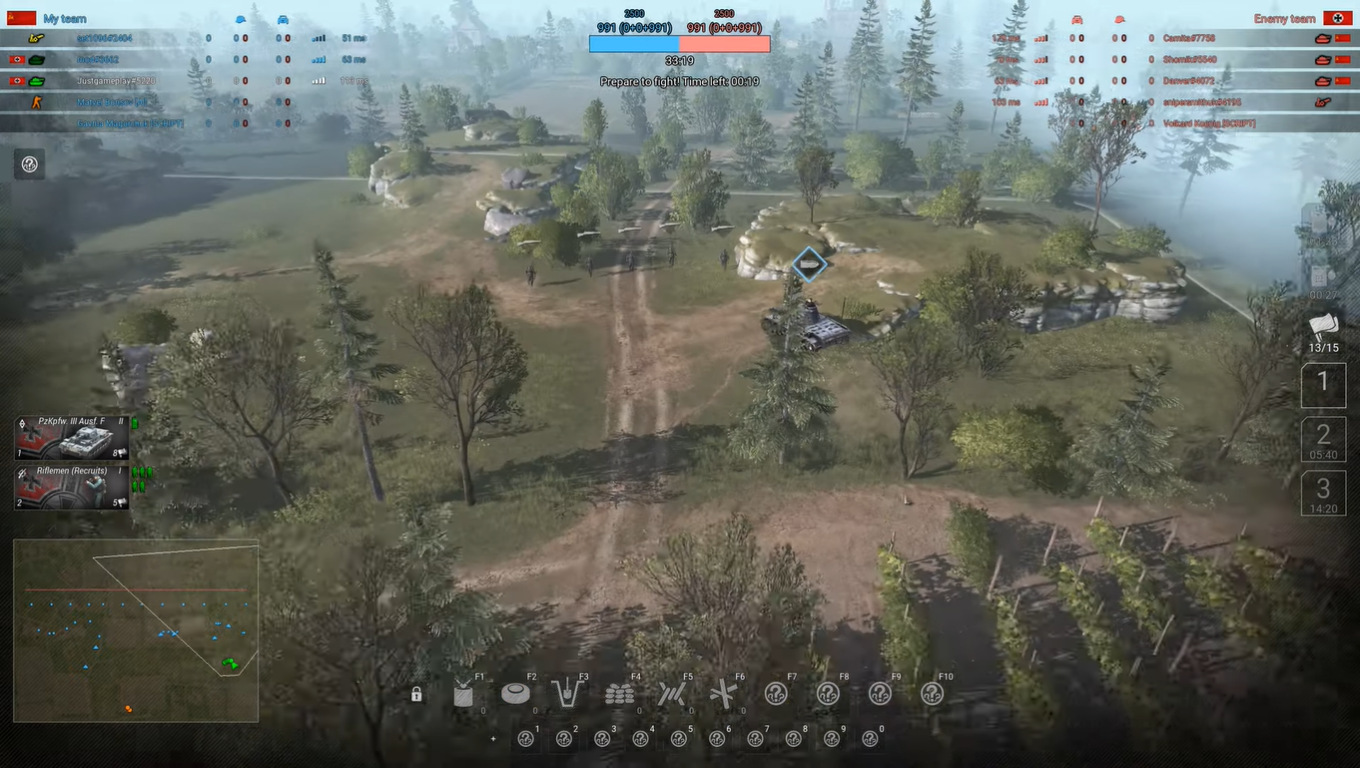Open the question-mark help icon top-left
Viewport: 1360px width, 768px height.
(x=29, y=164)
